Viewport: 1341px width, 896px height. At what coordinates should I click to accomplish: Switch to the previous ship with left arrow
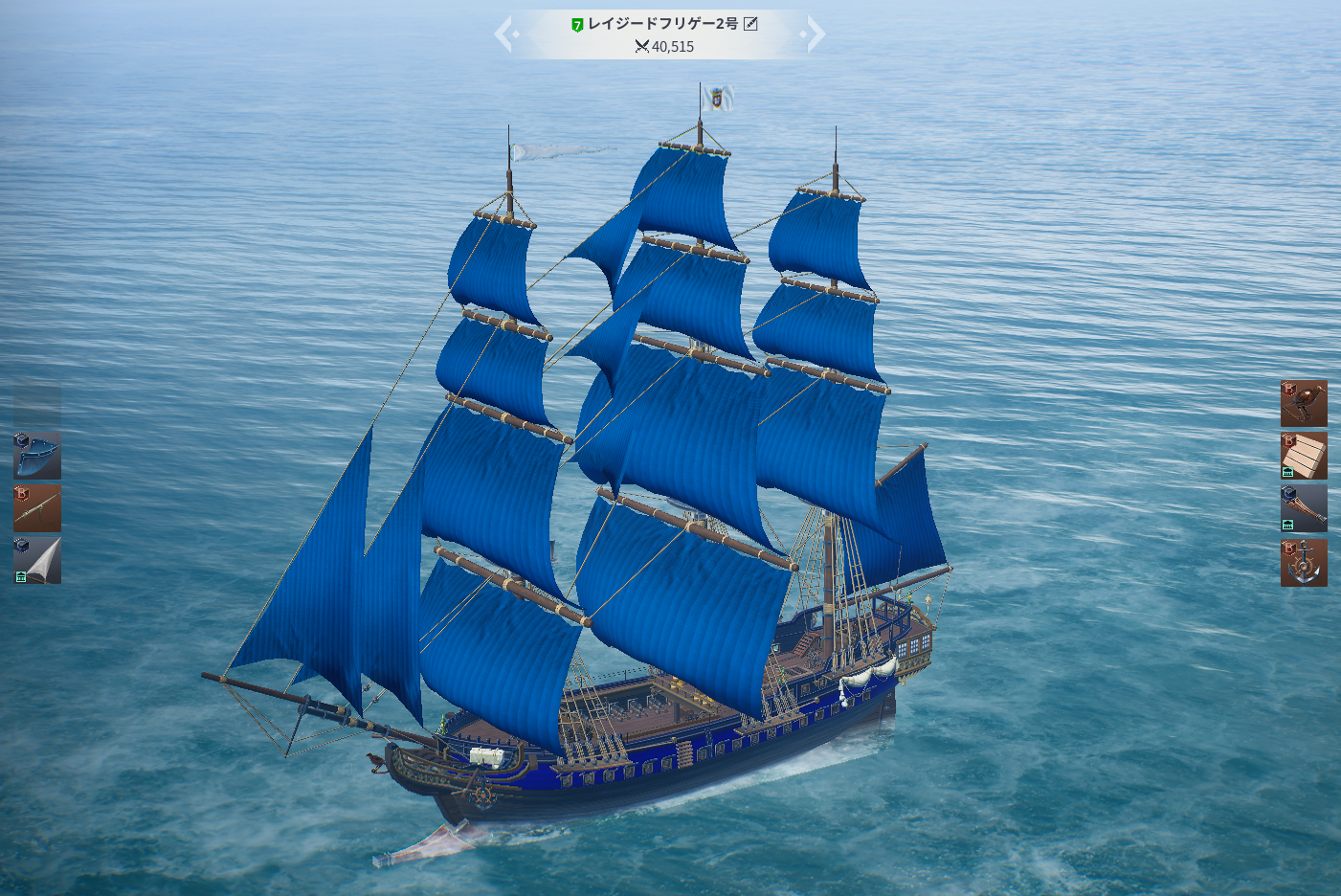click(504, 34)
